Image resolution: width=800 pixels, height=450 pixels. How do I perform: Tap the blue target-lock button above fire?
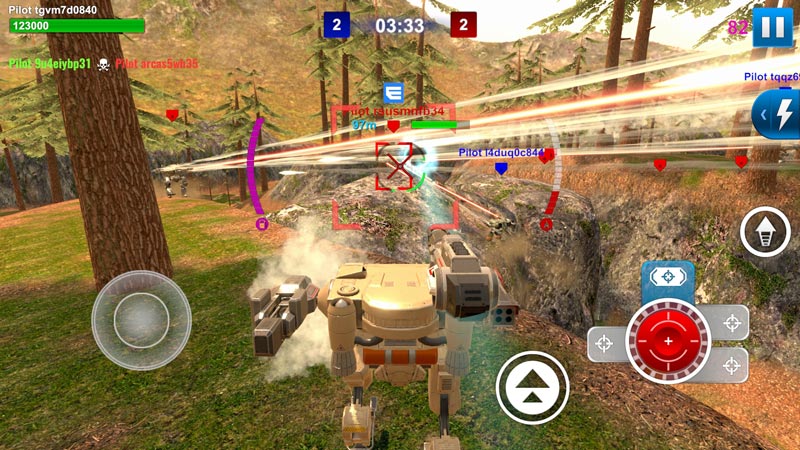point(668,278)
